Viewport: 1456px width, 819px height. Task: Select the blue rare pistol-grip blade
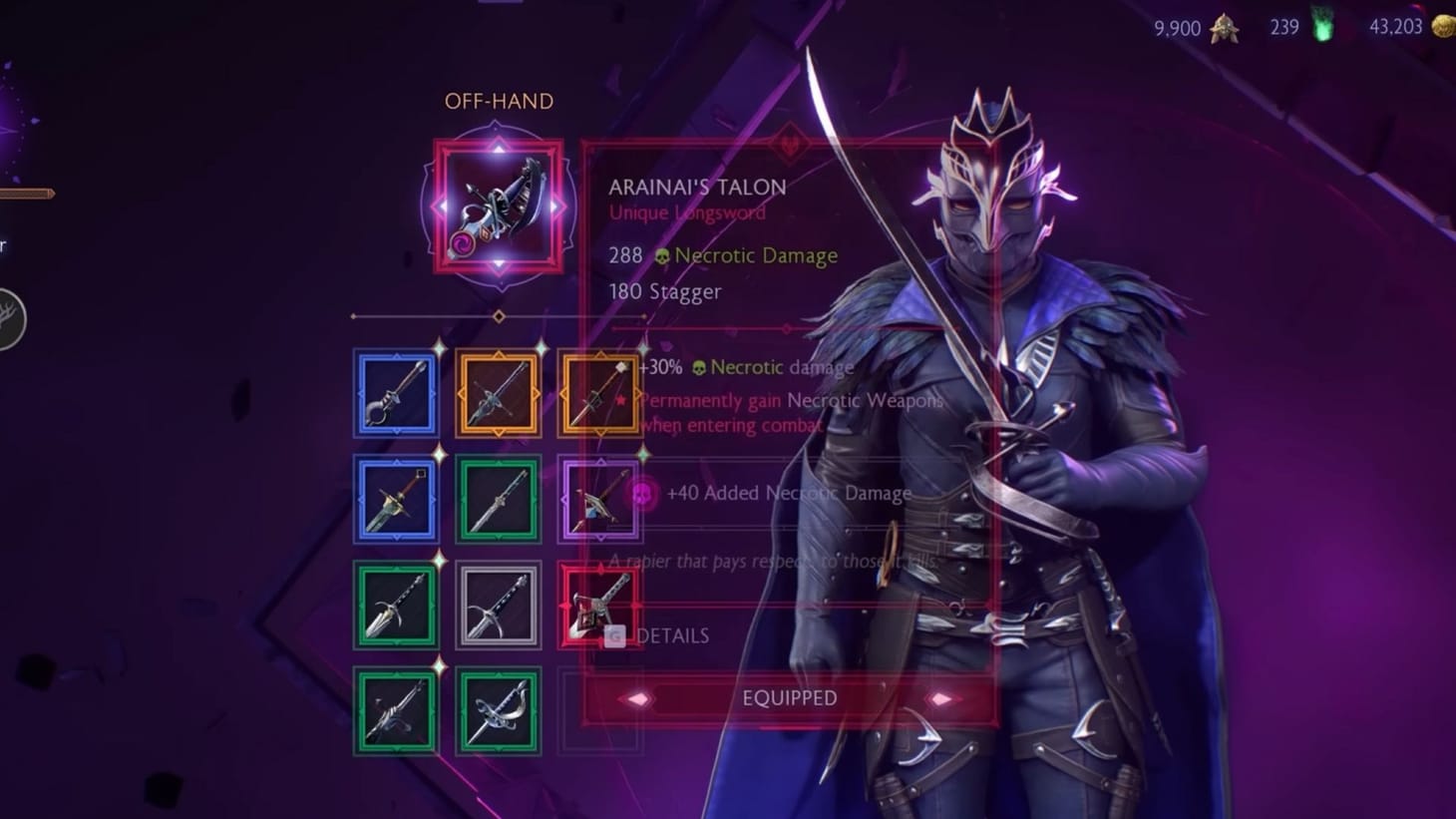click(396, 393)
